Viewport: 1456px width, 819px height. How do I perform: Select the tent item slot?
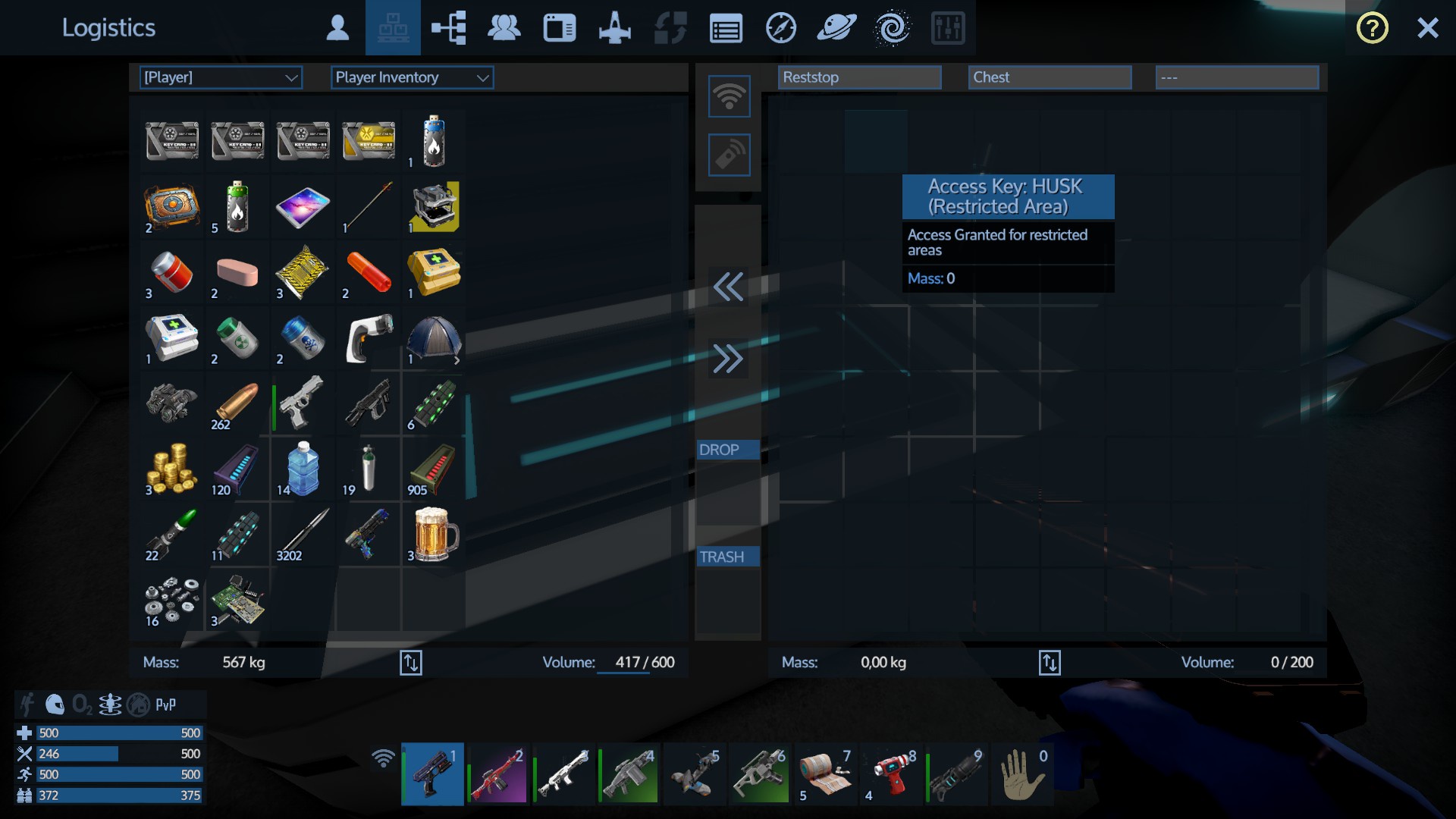[434, 338]
